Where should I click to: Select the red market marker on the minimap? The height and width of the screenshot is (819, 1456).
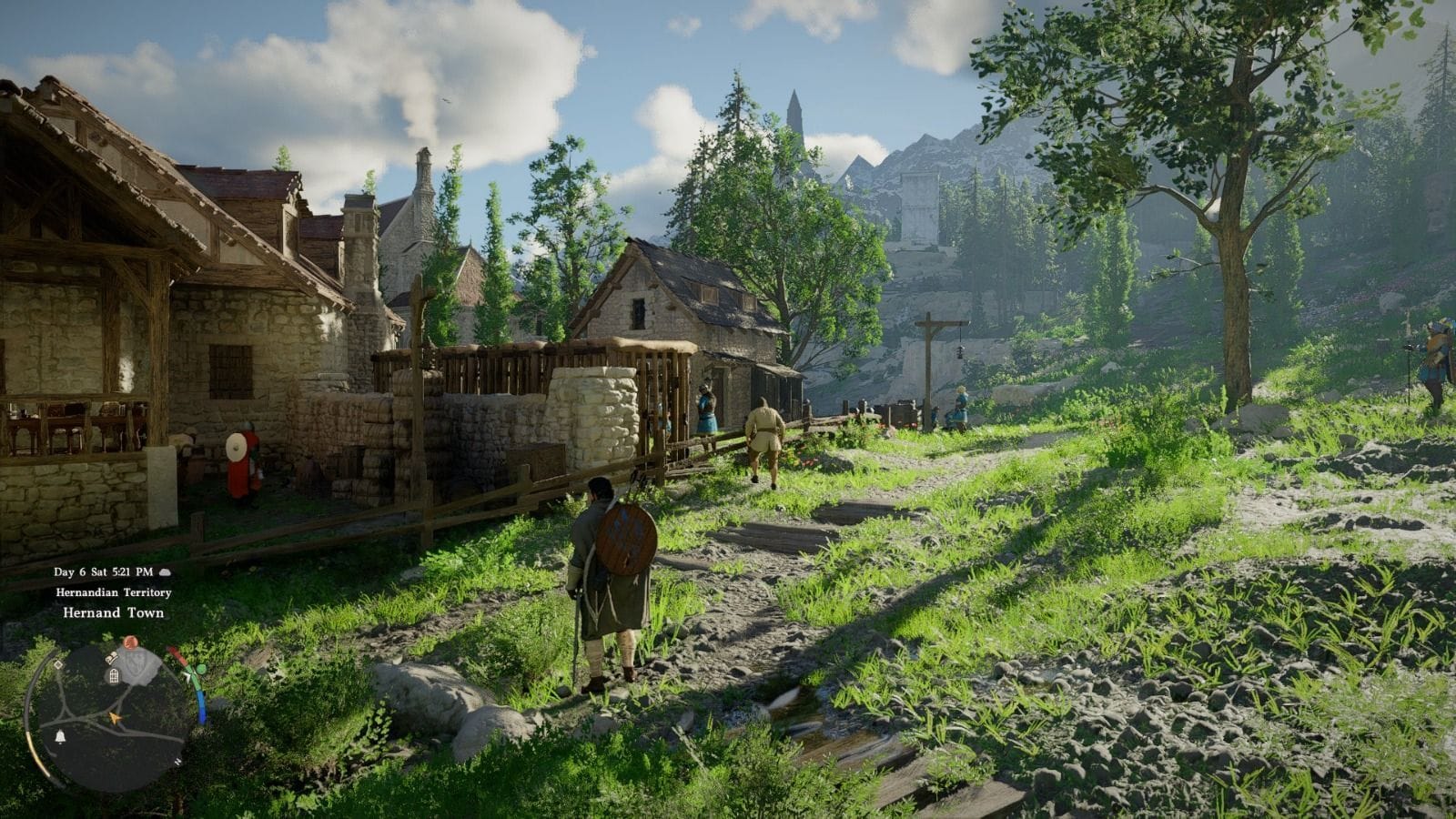[x=130, y=642]
